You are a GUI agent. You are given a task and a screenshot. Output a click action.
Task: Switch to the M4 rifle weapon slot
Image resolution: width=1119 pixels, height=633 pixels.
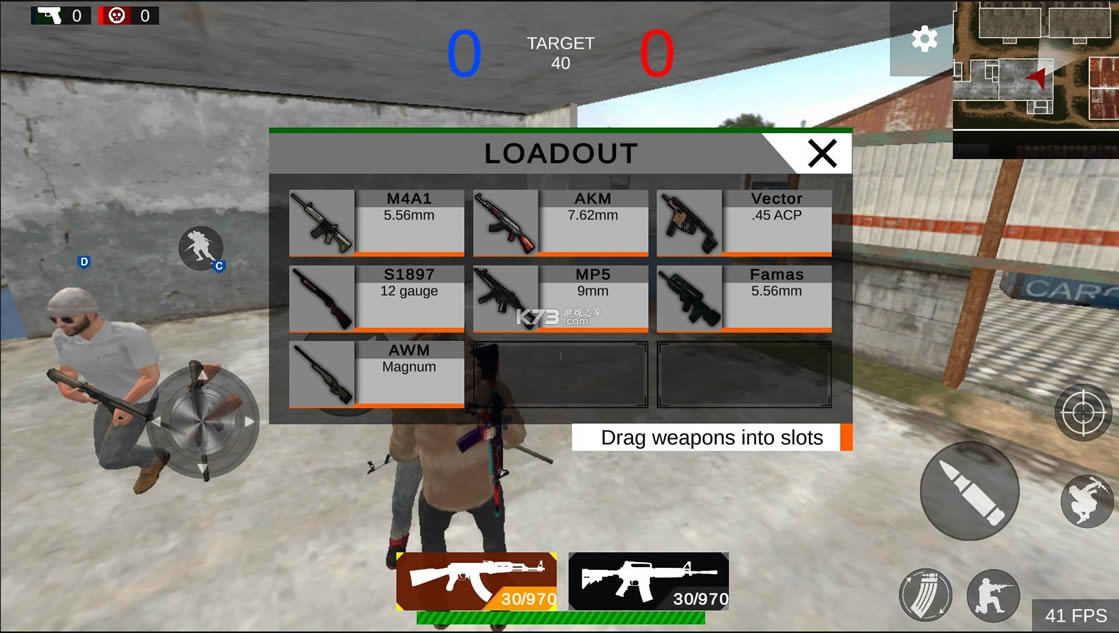point(648,581)
